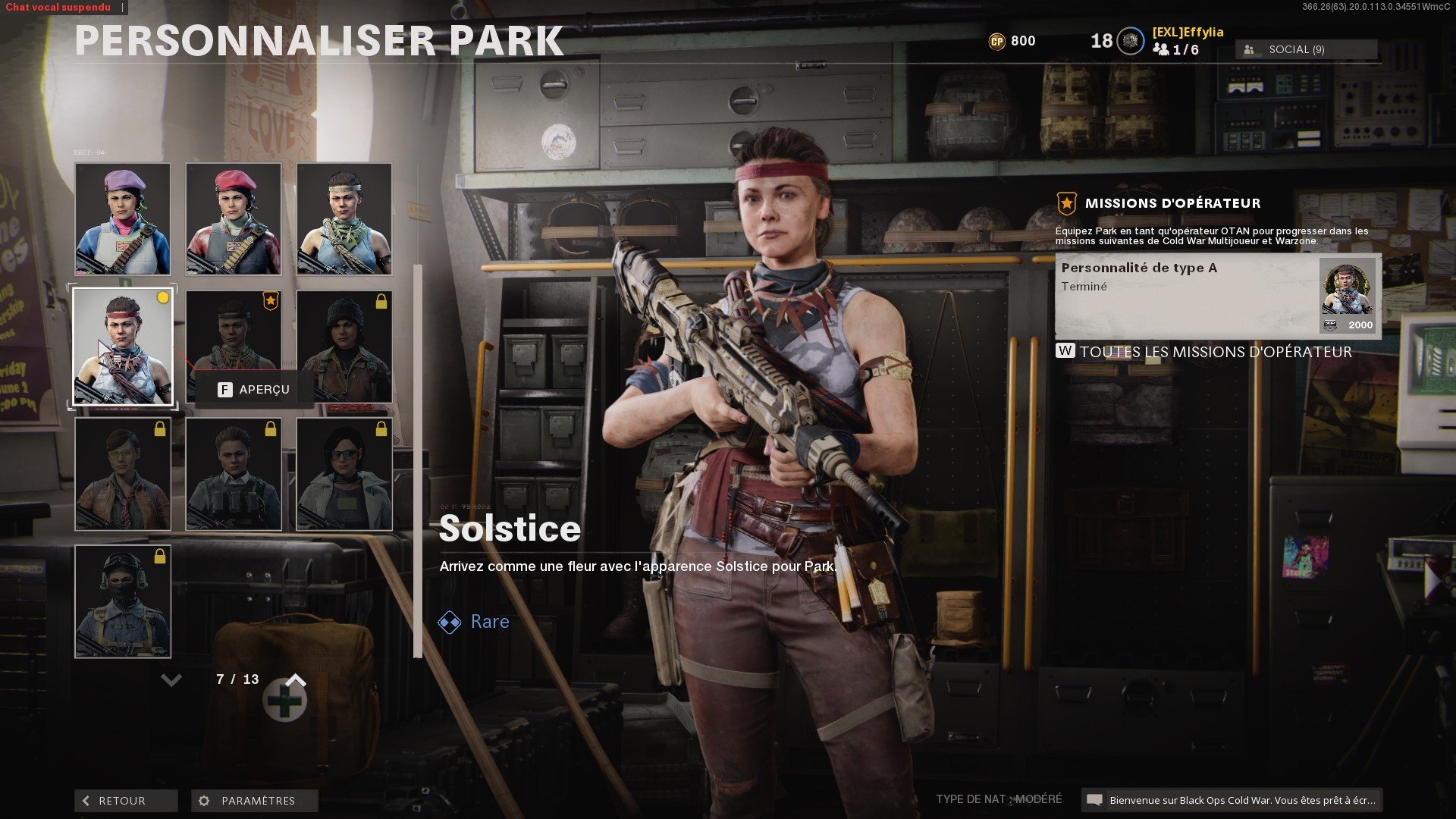This screenshot has width=1456, height=819.
Task: Click the COD Points balance
Action: (x=1012, y=41)
